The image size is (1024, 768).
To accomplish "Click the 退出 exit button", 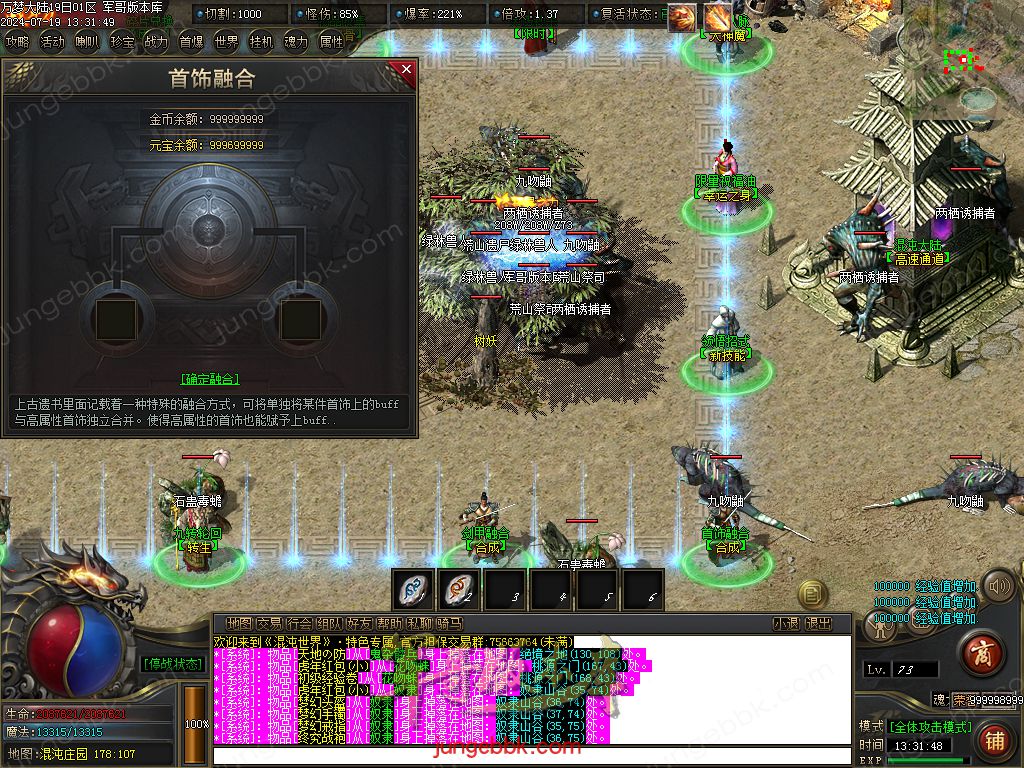I will (819, 623).
